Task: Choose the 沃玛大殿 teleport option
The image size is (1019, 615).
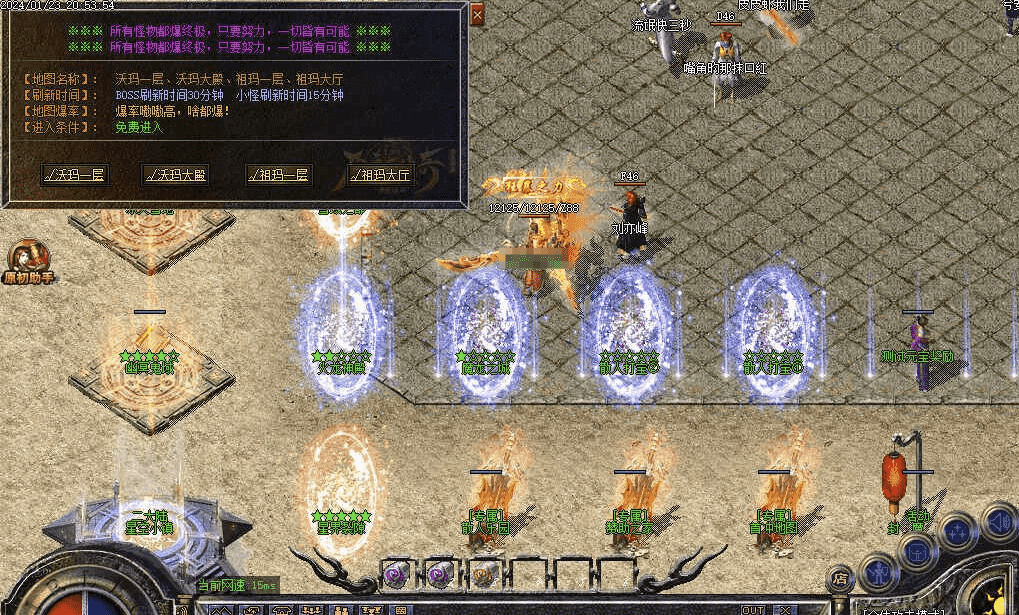Action: (x=175, y=175)
